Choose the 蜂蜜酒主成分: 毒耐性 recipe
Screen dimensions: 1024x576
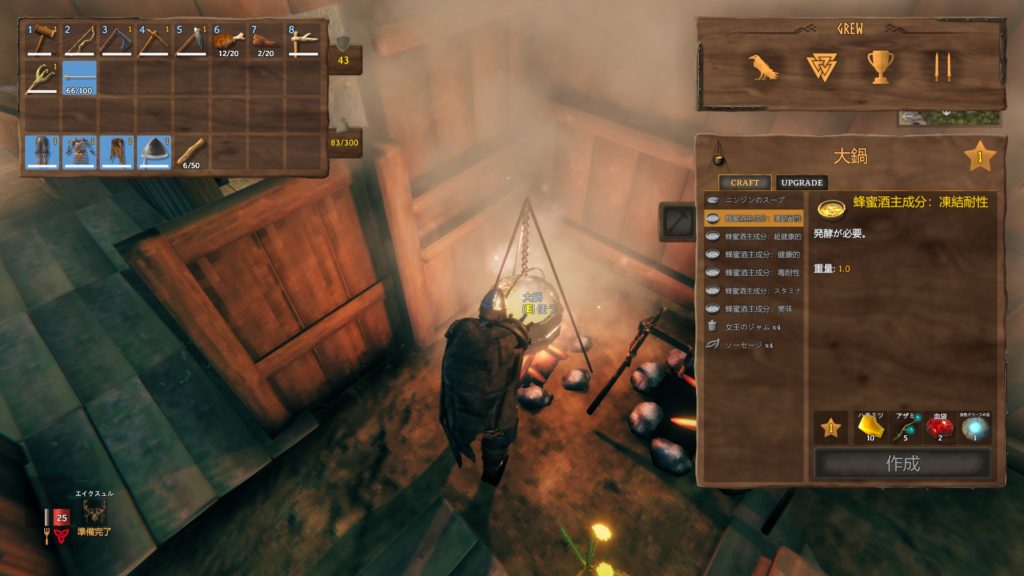click(x=755, y=272)
